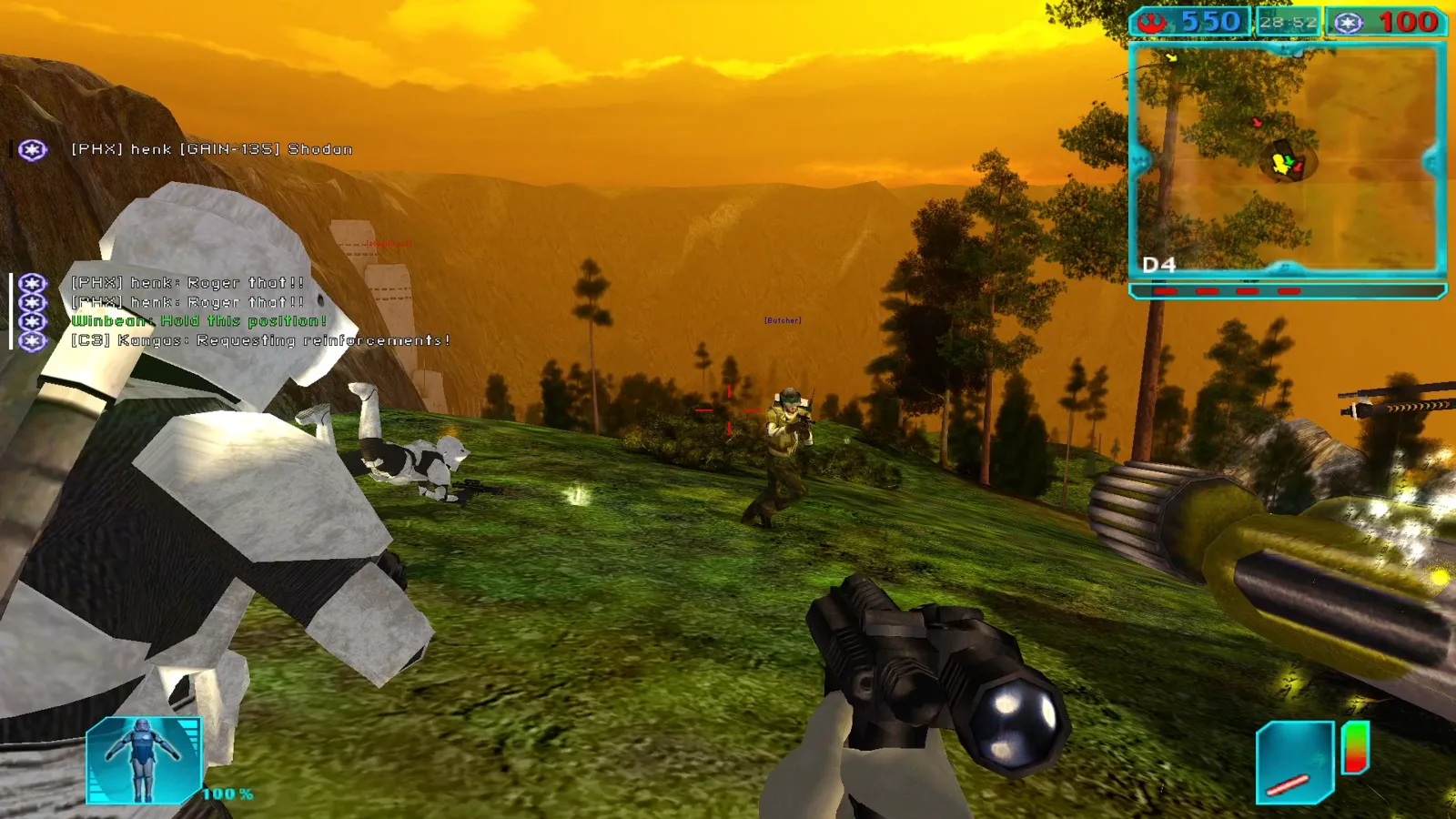The image size is (1456, 819).
Task: Select Kongos's reinforcements request message
Action: tap(260, 340)
